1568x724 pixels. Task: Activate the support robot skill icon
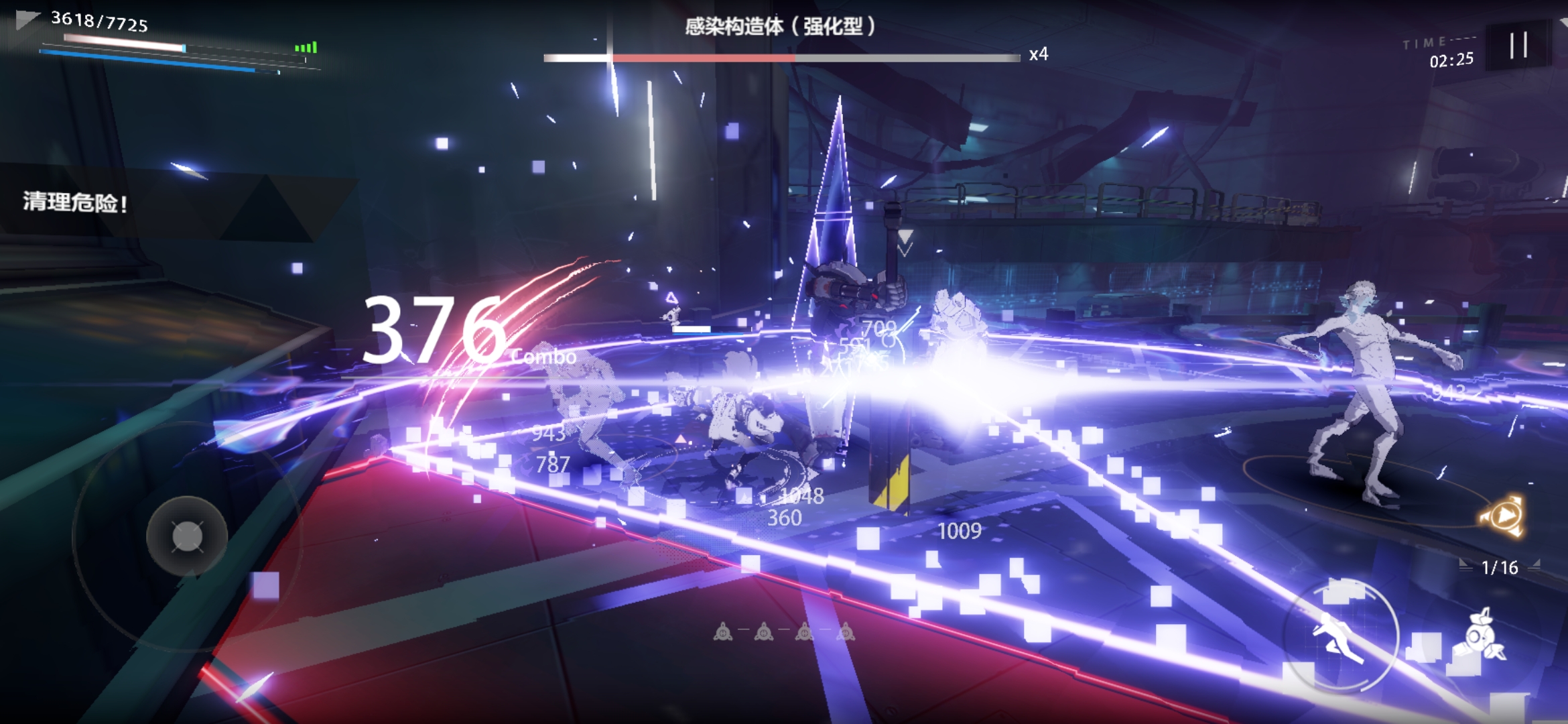point(1482,637)
